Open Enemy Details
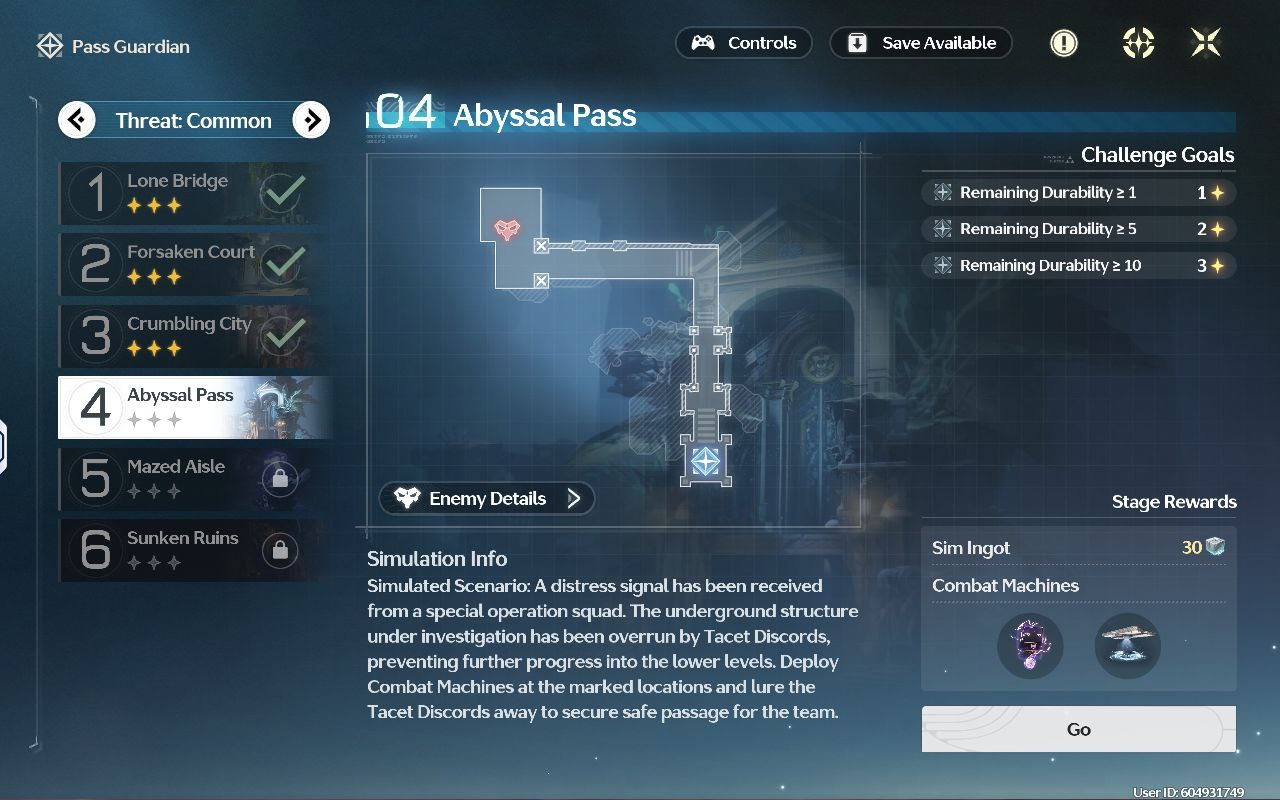Viewport: 1280px width, 800px height. coord(487,498)
